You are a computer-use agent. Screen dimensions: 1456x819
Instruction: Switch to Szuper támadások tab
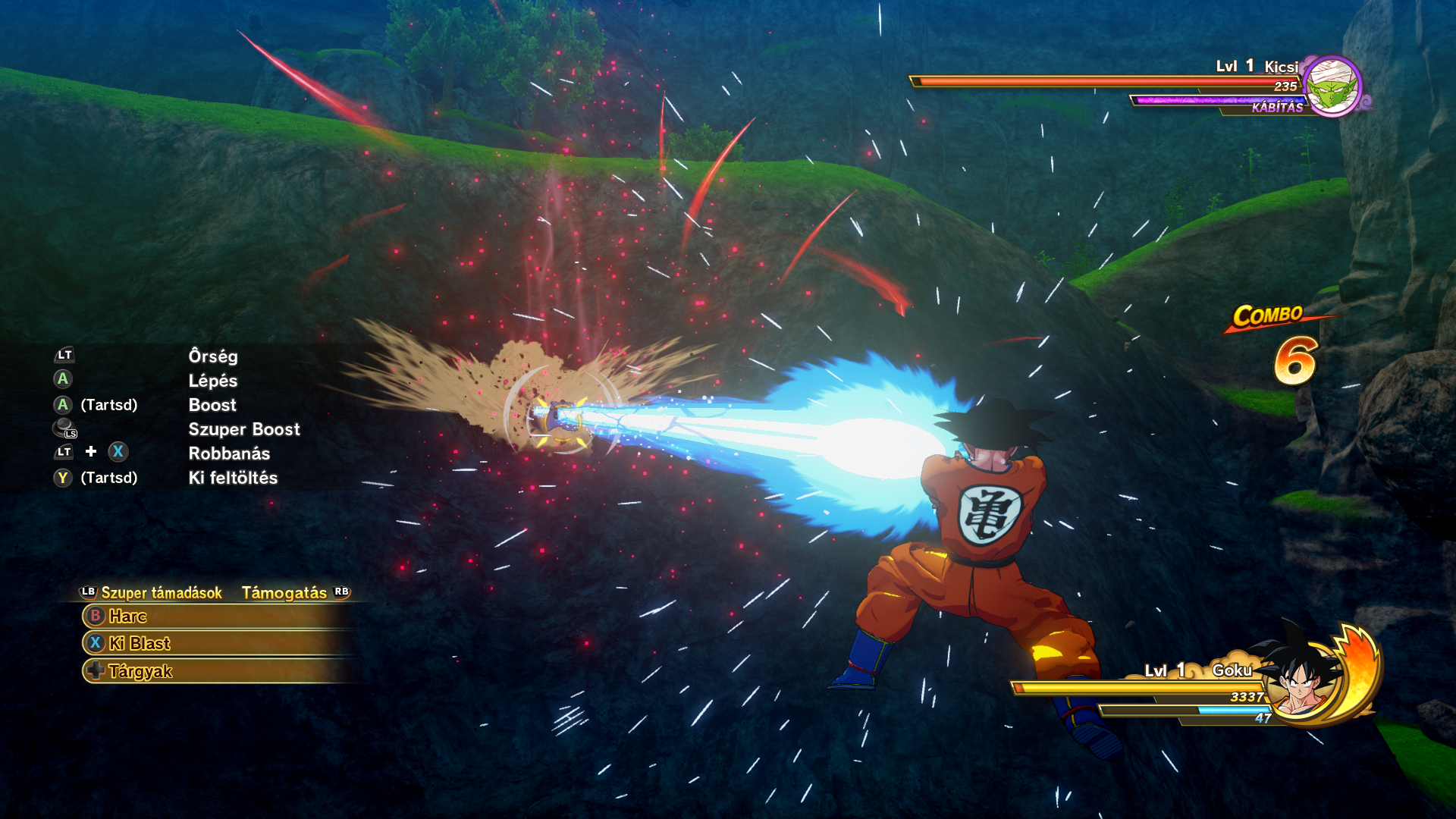[x=161, y=593]
